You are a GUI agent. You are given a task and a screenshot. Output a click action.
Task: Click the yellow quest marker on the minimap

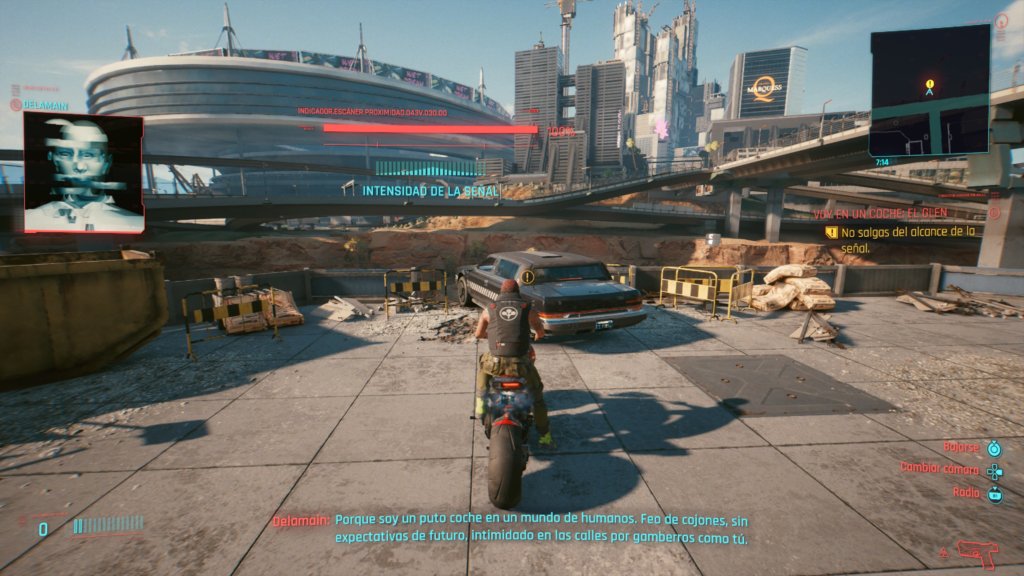point(930,84)
